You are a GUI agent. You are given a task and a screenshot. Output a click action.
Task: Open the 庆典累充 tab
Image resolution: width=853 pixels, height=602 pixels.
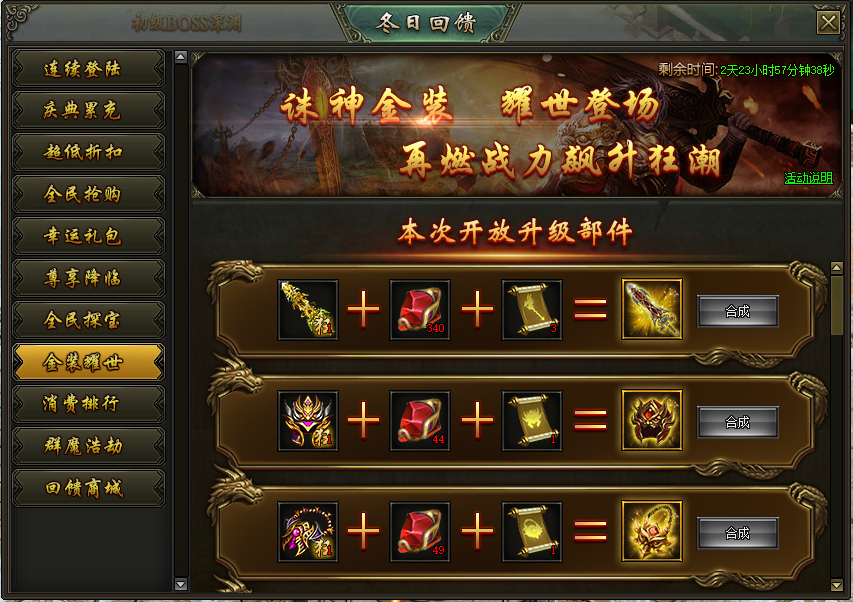click(88, 111)
